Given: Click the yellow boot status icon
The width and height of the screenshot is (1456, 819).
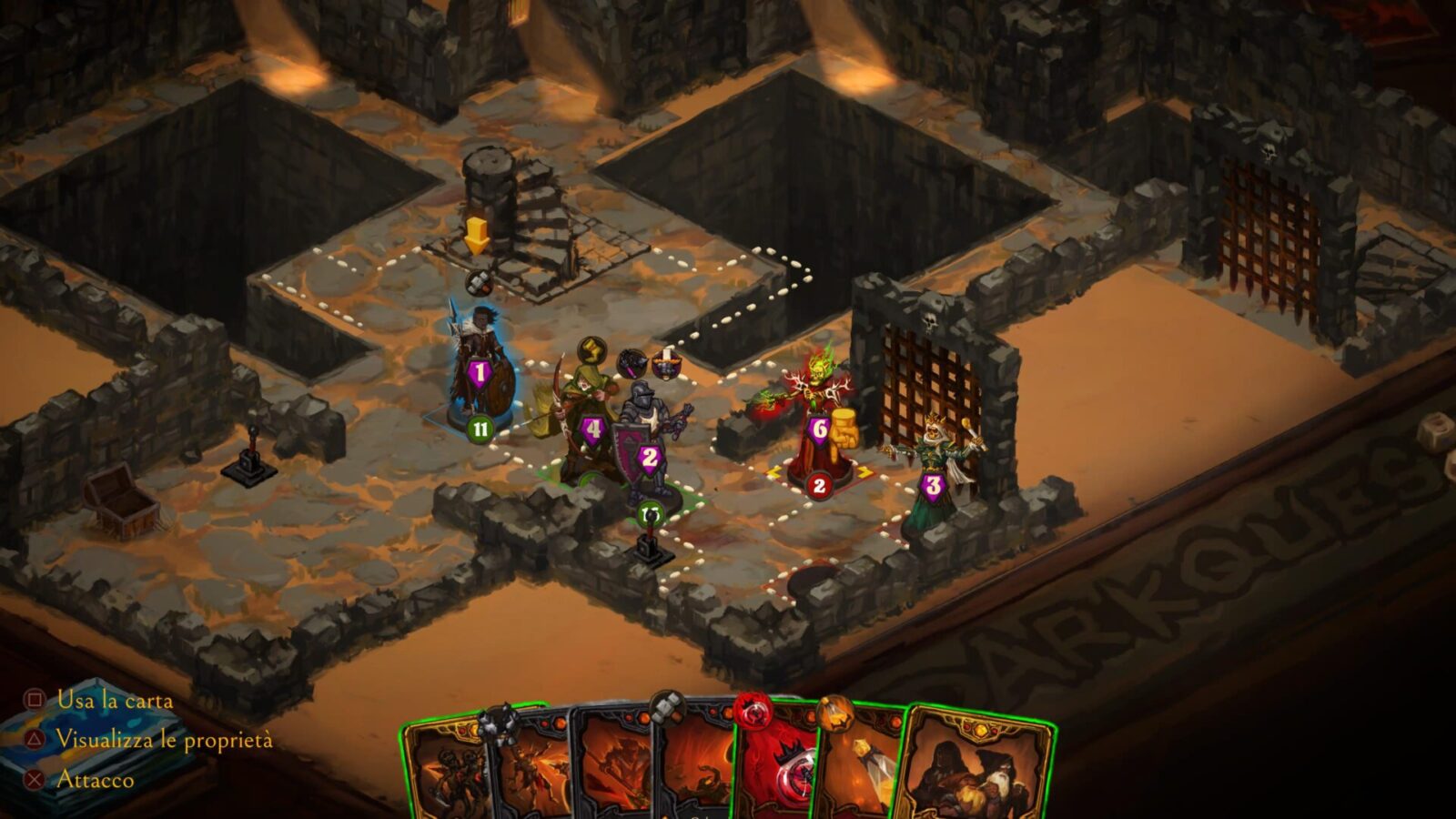Looking at the screenshot, I should 592,349.
